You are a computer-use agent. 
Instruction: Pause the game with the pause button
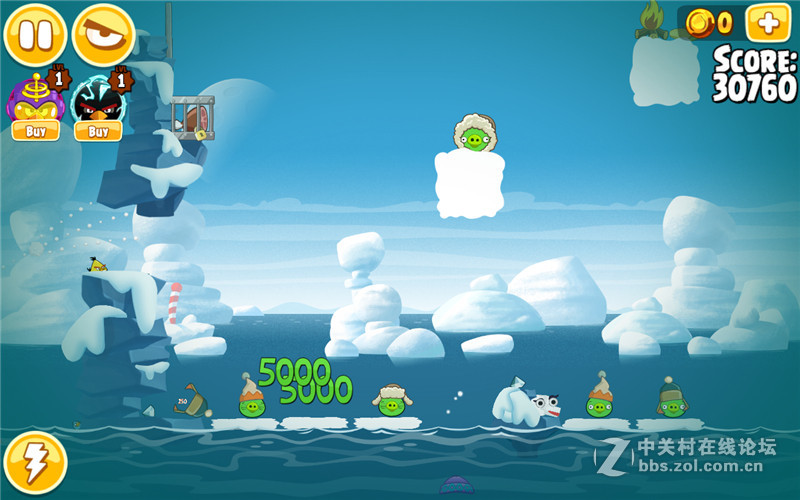[x=36, y=34]
